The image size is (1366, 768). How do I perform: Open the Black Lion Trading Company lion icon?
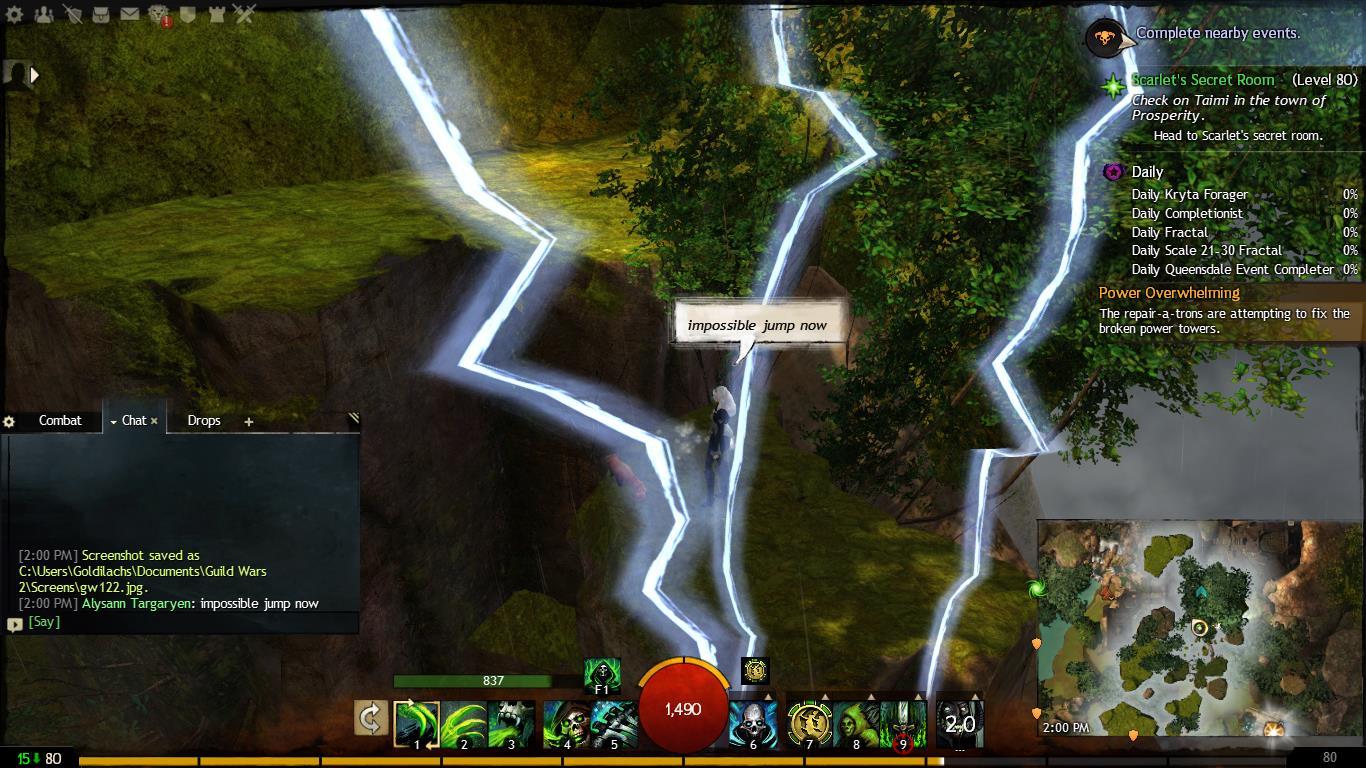pyautogui.click(x=159, y=14)
